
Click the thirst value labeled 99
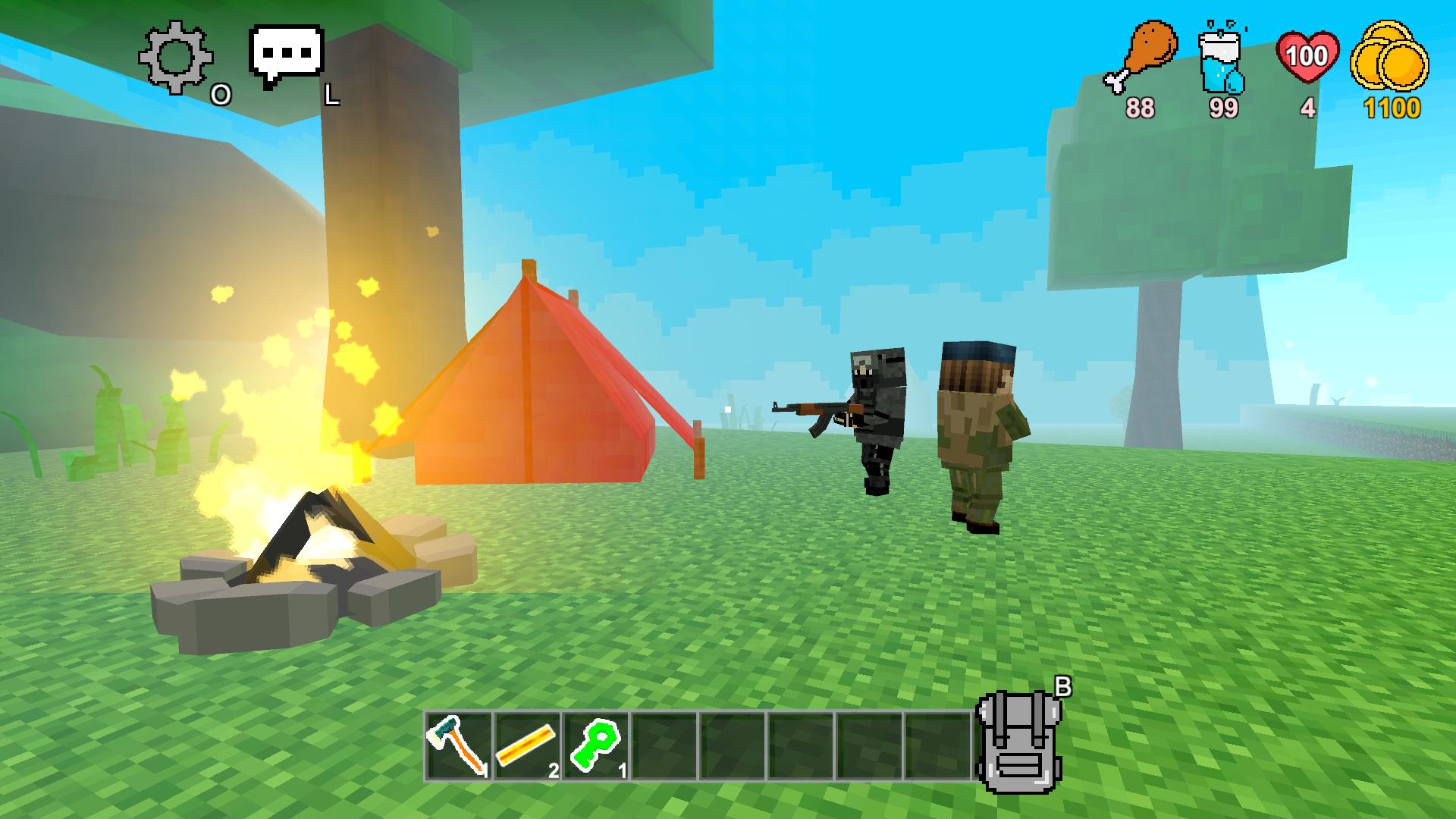click(1224, 108)
